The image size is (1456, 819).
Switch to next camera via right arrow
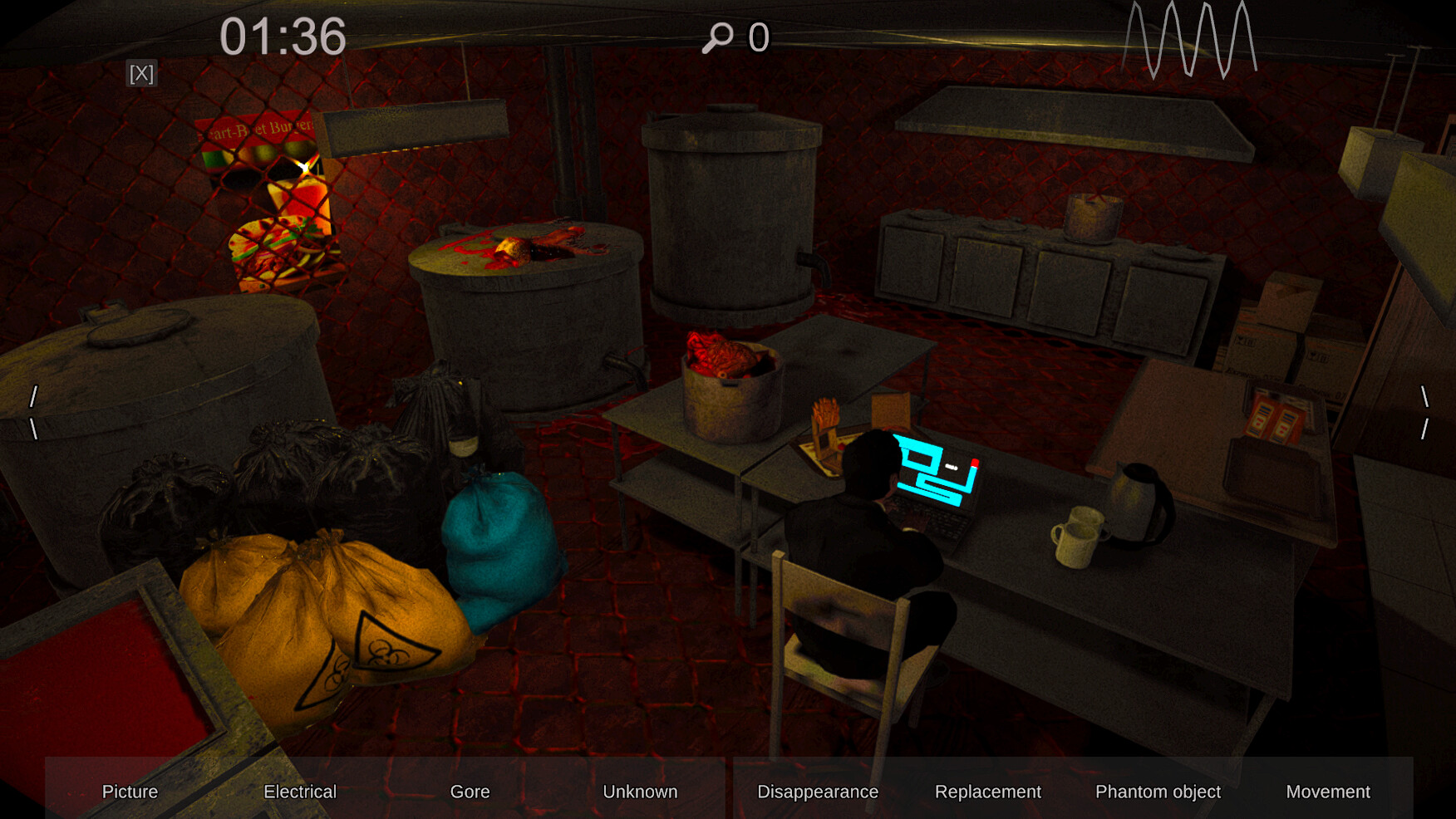(1423, 411)
